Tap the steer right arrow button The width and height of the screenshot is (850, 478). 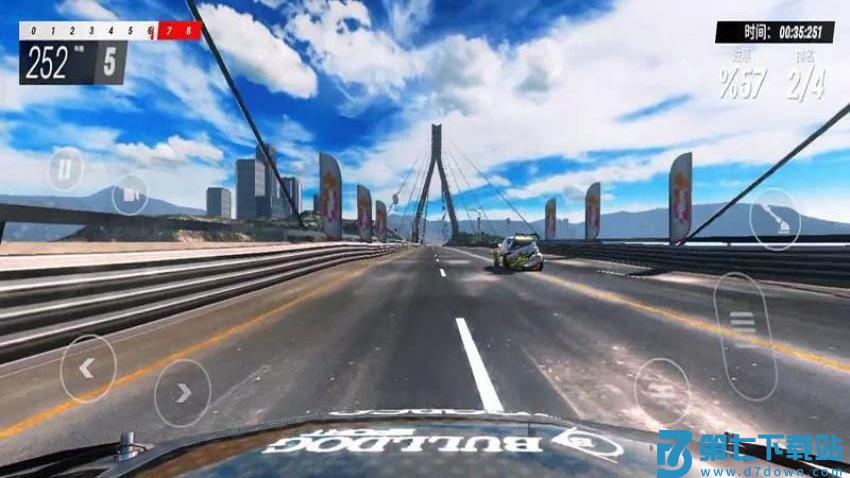182,392
